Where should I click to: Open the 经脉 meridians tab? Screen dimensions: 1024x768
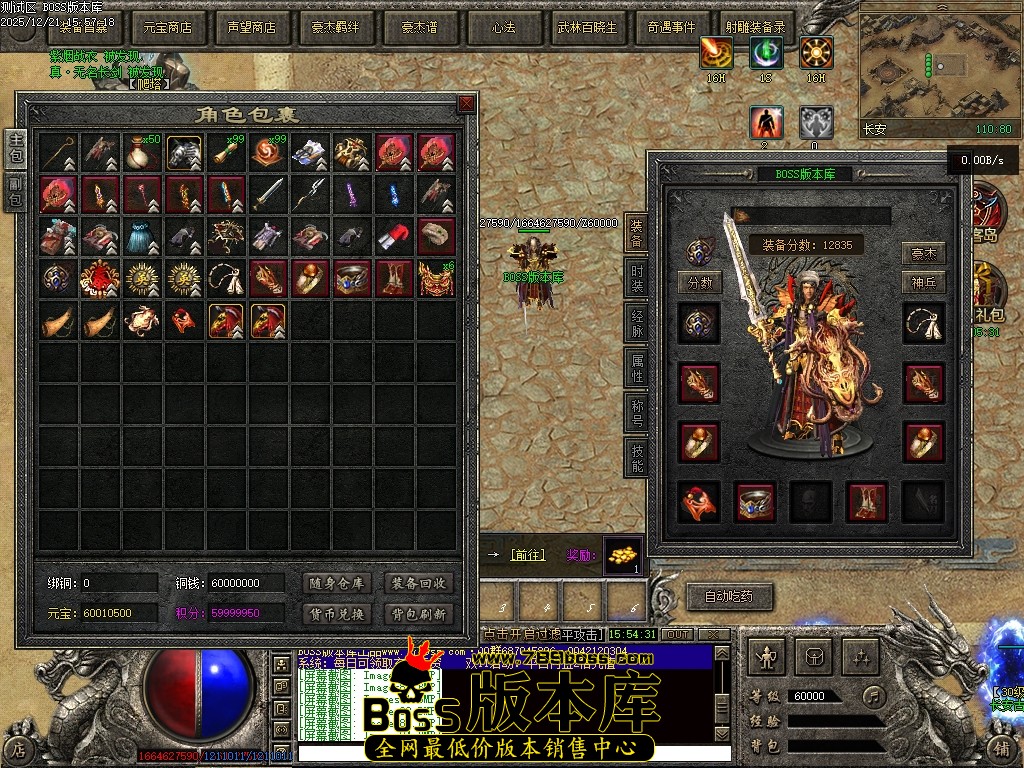[x=637, y=323]
